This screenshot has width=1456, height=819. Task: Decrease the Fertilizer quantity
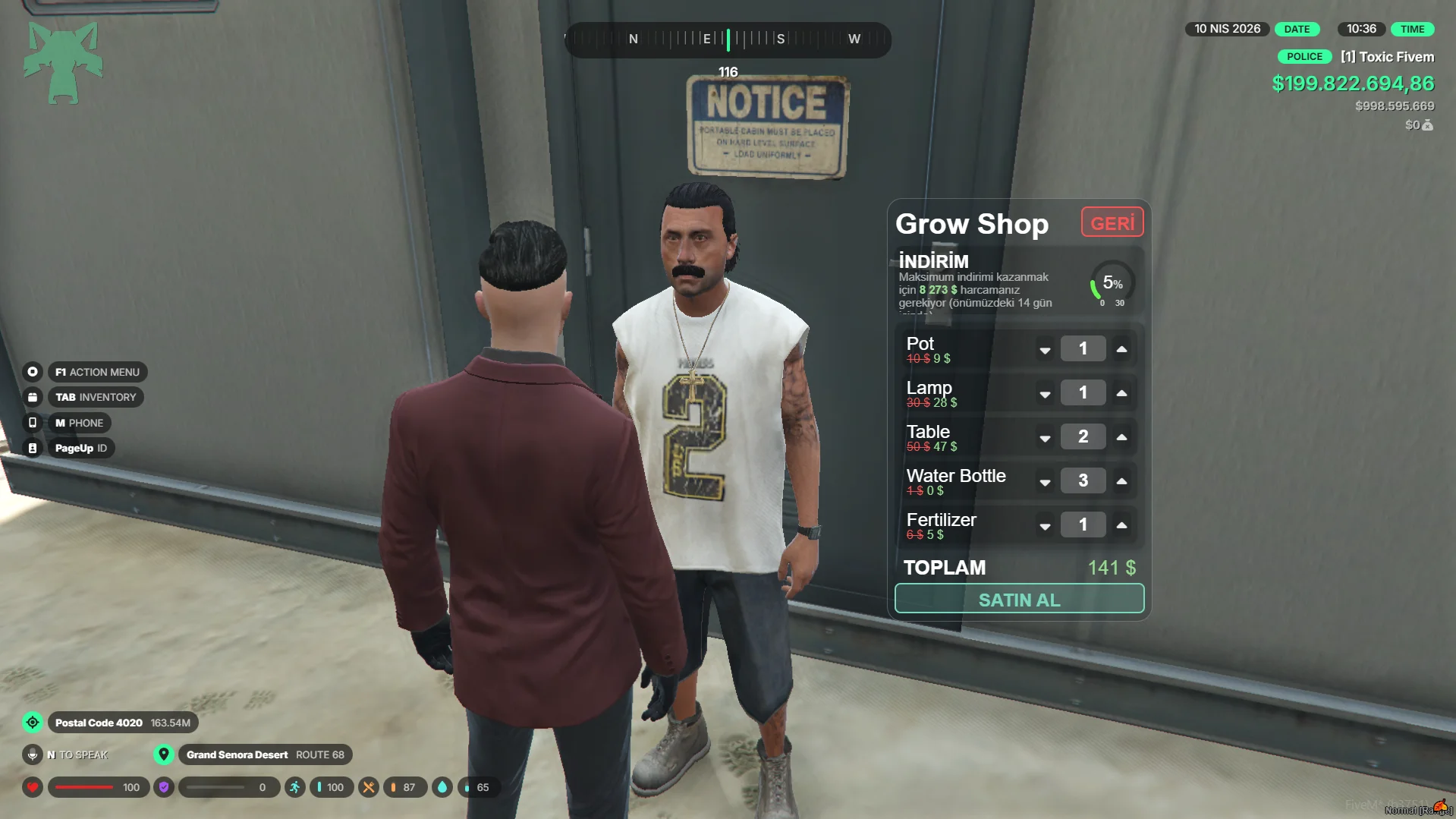click(x=1045, y=526)
